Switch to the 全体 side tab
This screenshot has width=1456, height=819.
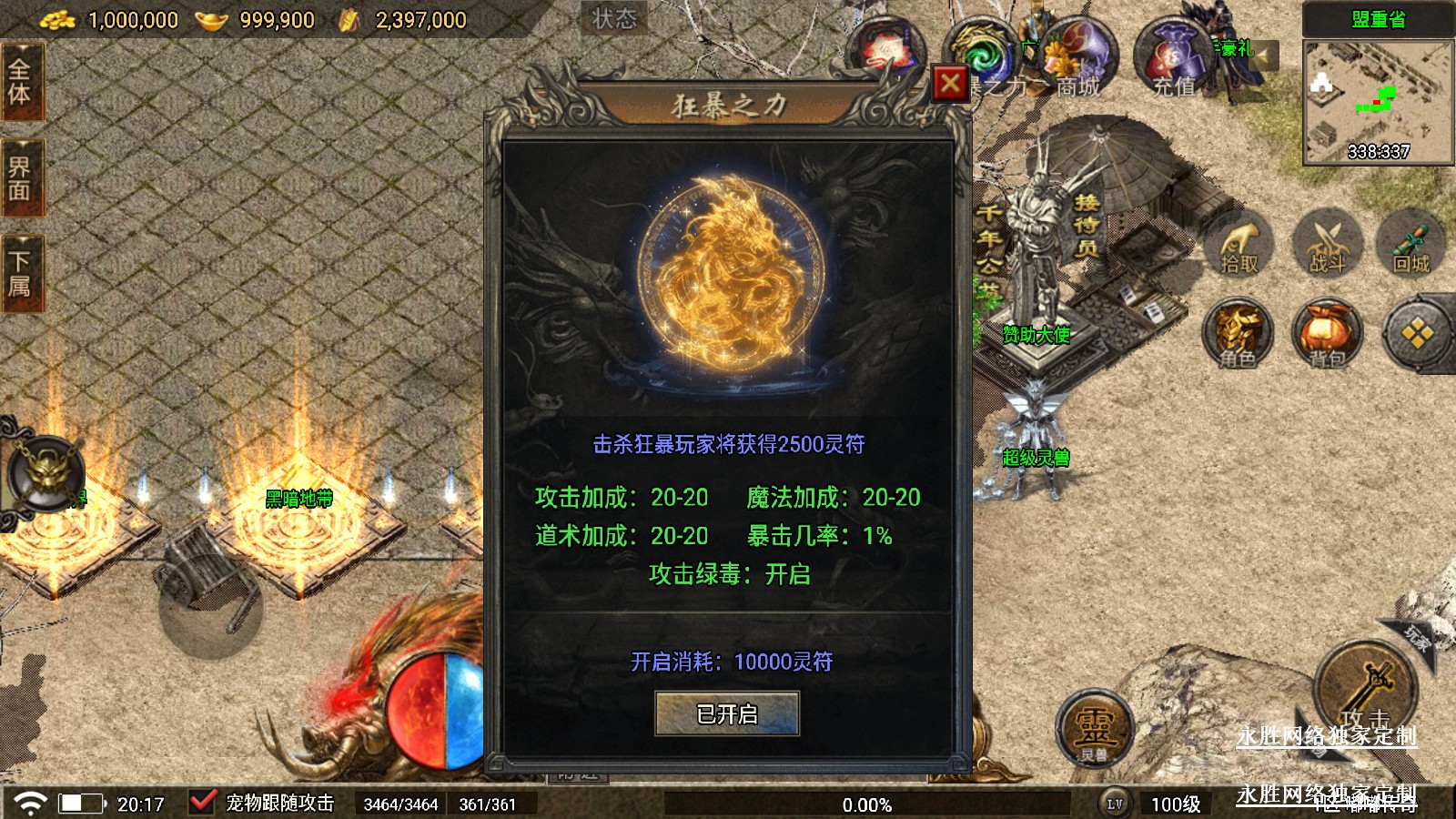20,82
